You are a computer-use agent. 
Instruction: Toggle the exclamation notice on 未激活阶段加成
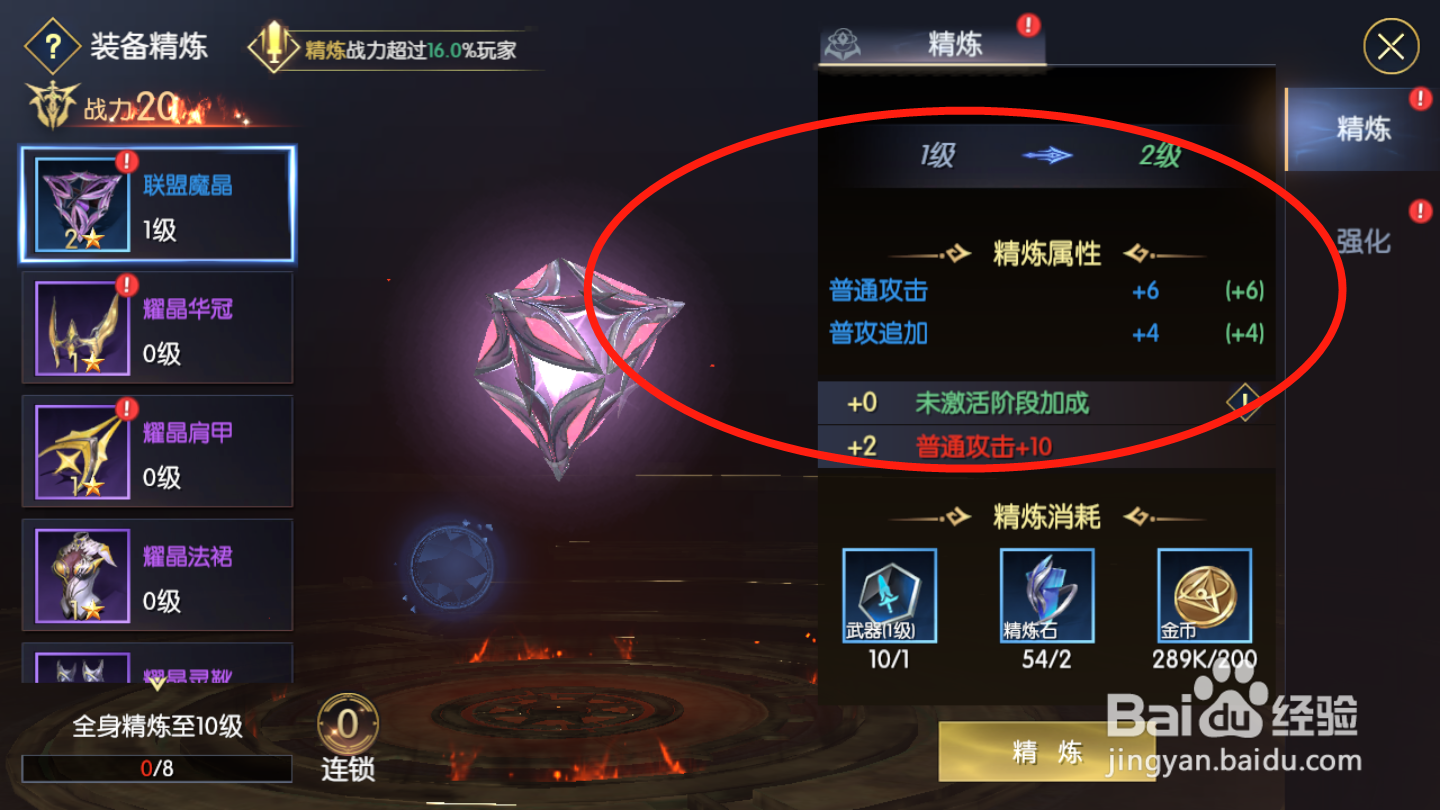point(1243,402)
